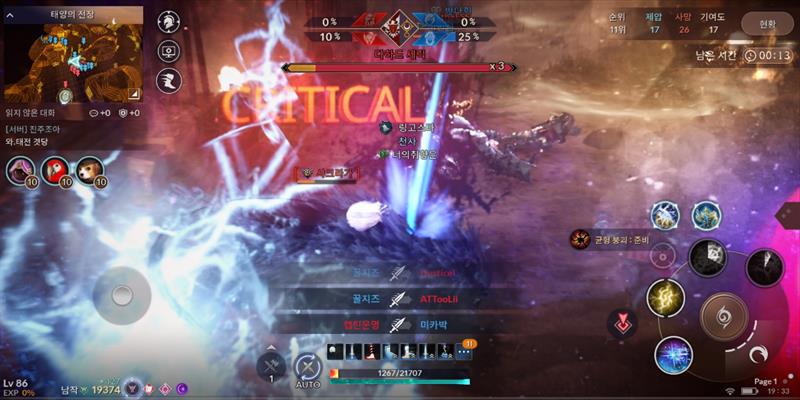Click the helmet icon beside the minimap
The height and width of the screenshot is (400, 800).
pyautogui.click(x=169, y=22)
